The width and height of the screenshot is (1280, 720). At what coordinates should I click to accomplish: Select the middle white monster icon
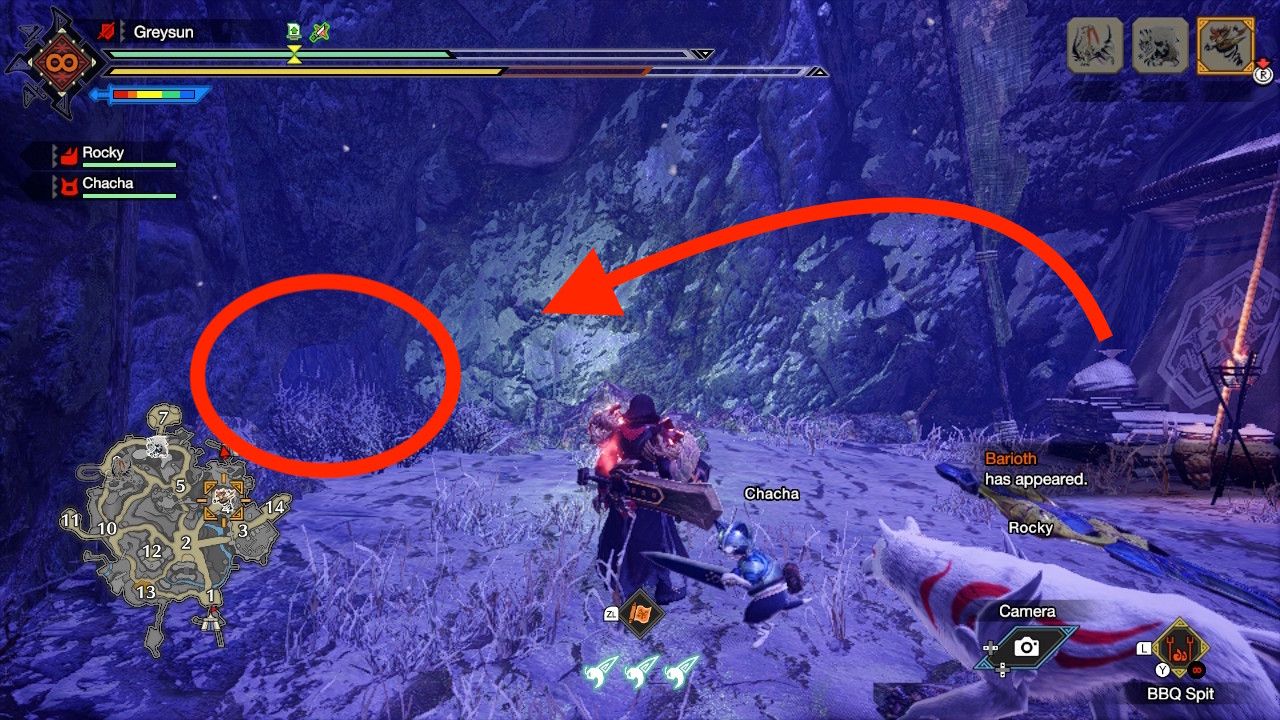coord(1161,44)
